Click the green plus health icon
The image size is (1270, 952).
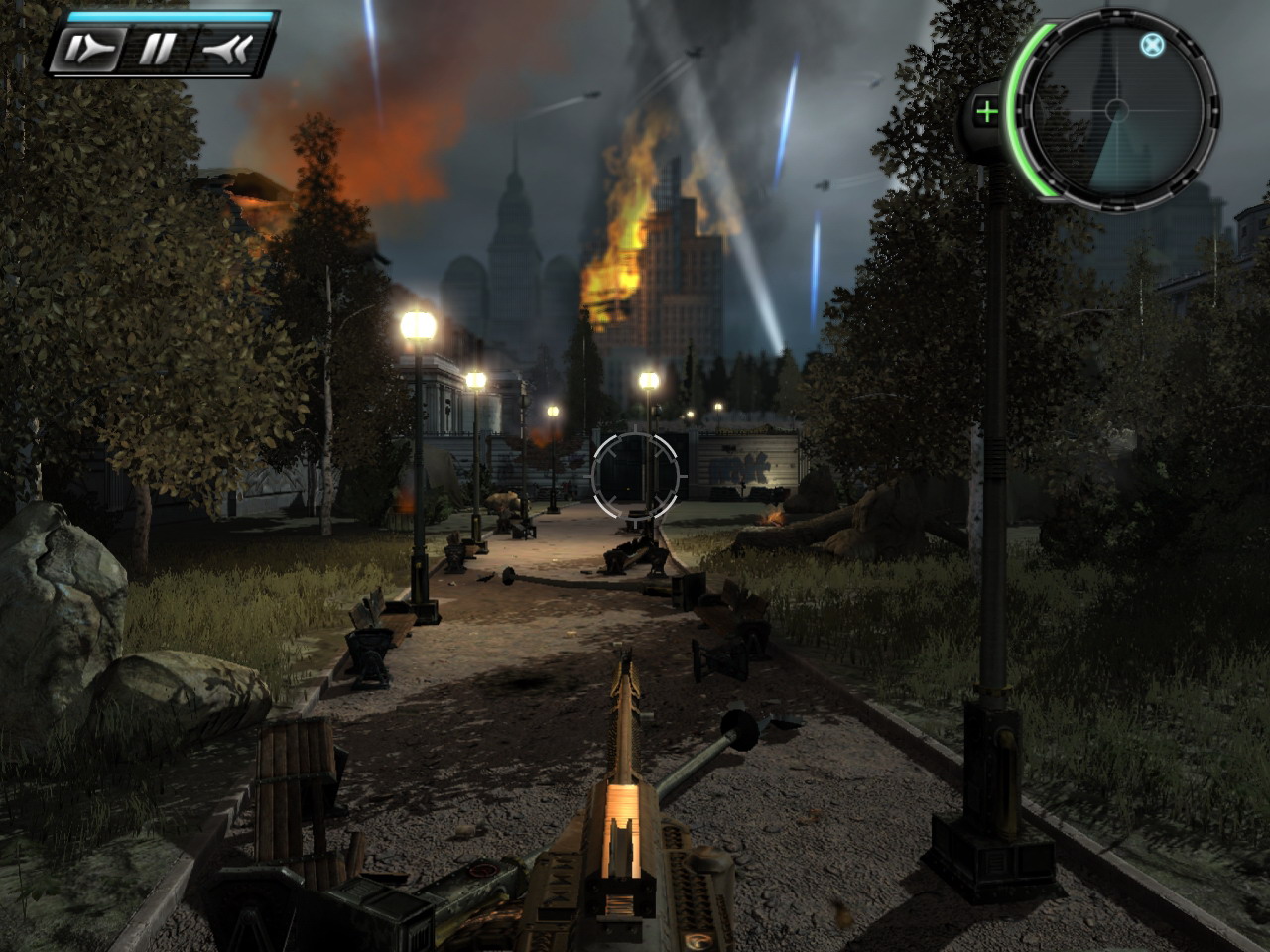(x=986, y=112)
